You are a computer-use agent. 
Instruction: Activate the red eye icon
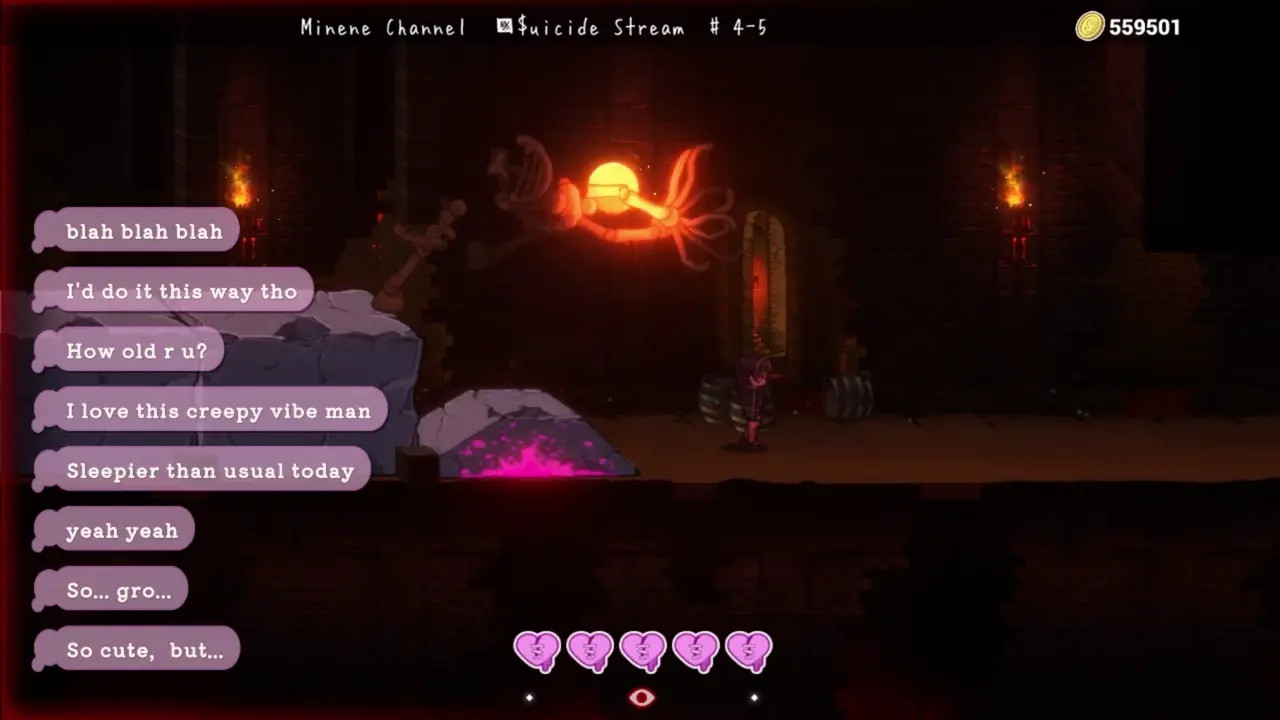[x=641, y=697]
